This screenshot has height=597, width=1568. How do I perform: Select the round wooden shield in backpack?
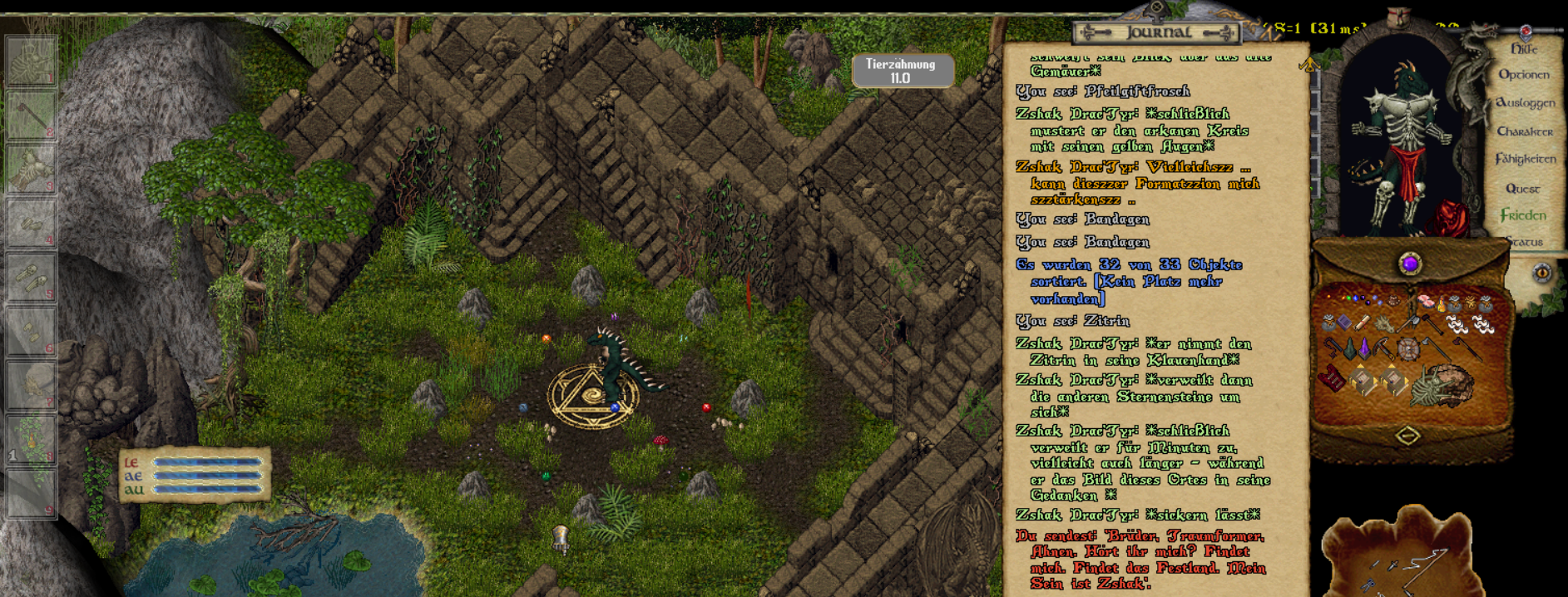1407,349
